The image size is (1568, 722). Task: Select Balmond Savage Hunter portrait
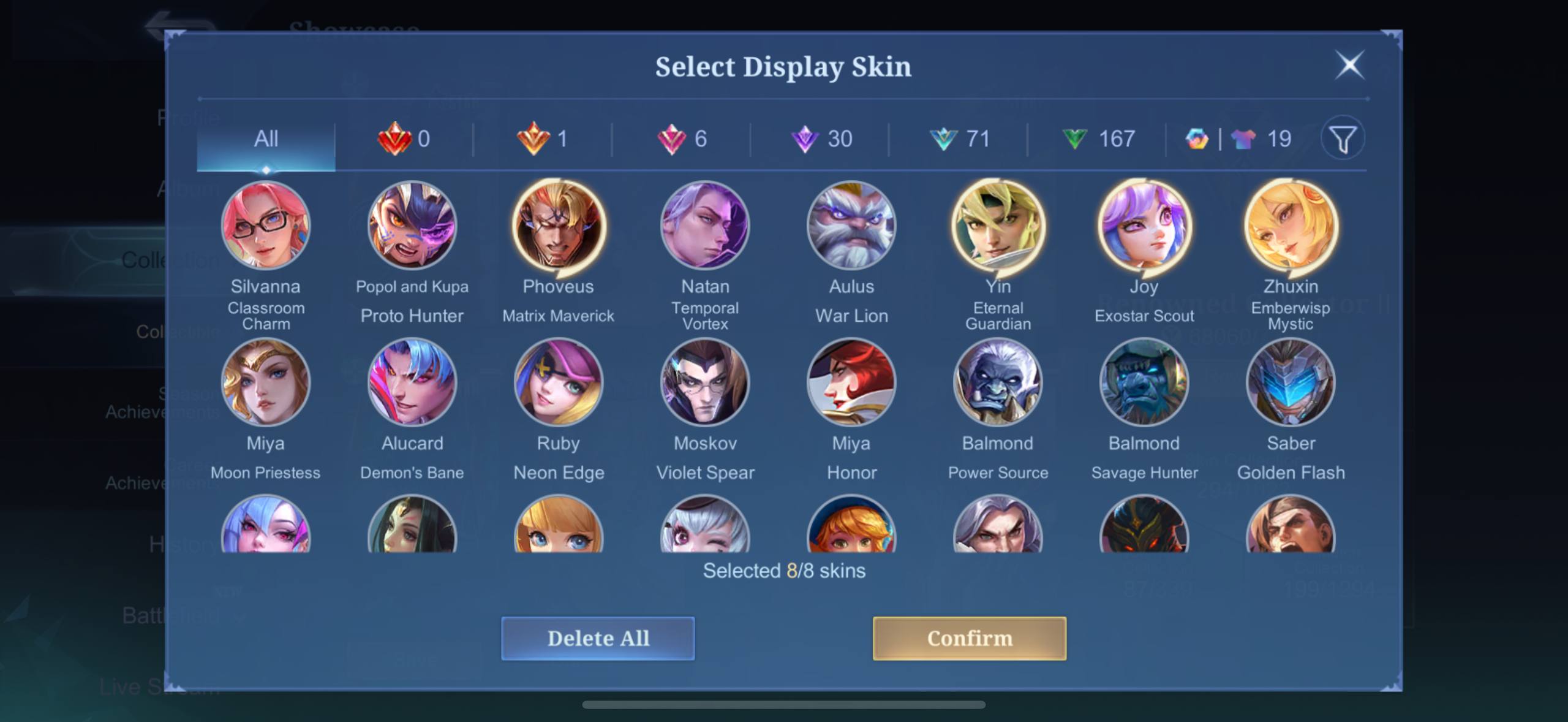(x=1144, y=382)
